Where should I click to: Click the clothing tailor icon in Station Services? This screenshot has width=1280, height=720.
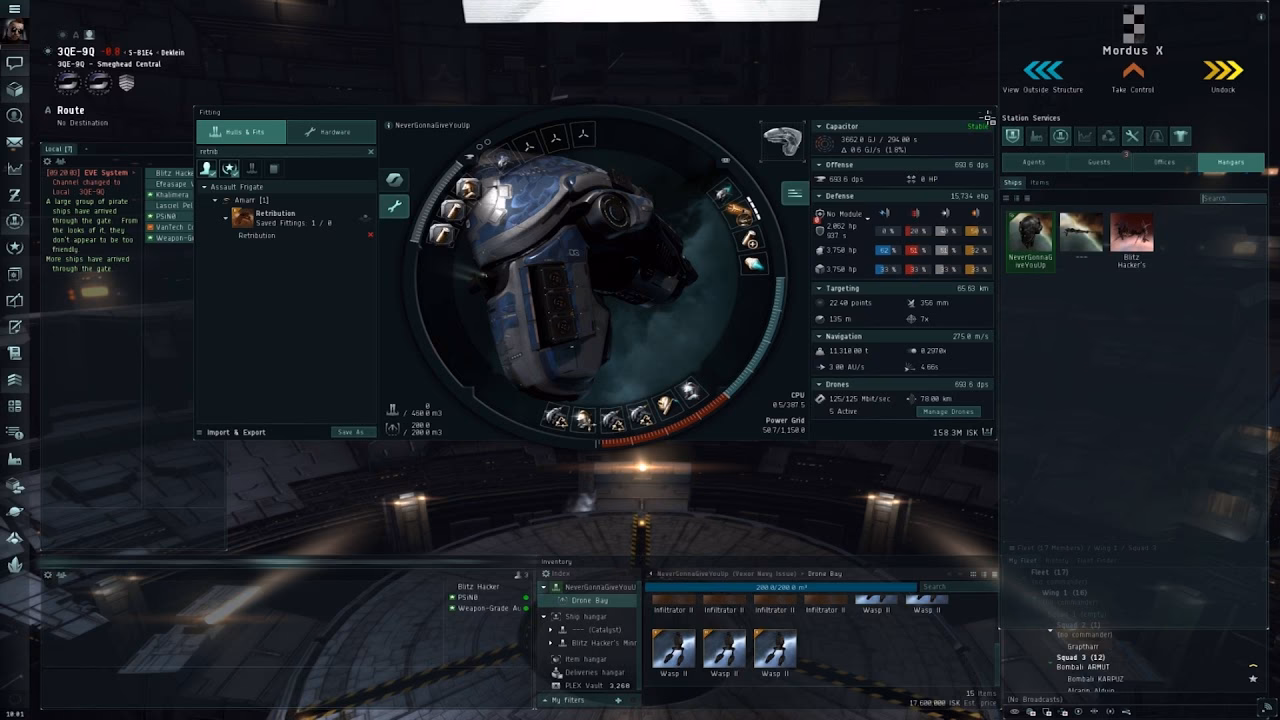pos(1179,135)
